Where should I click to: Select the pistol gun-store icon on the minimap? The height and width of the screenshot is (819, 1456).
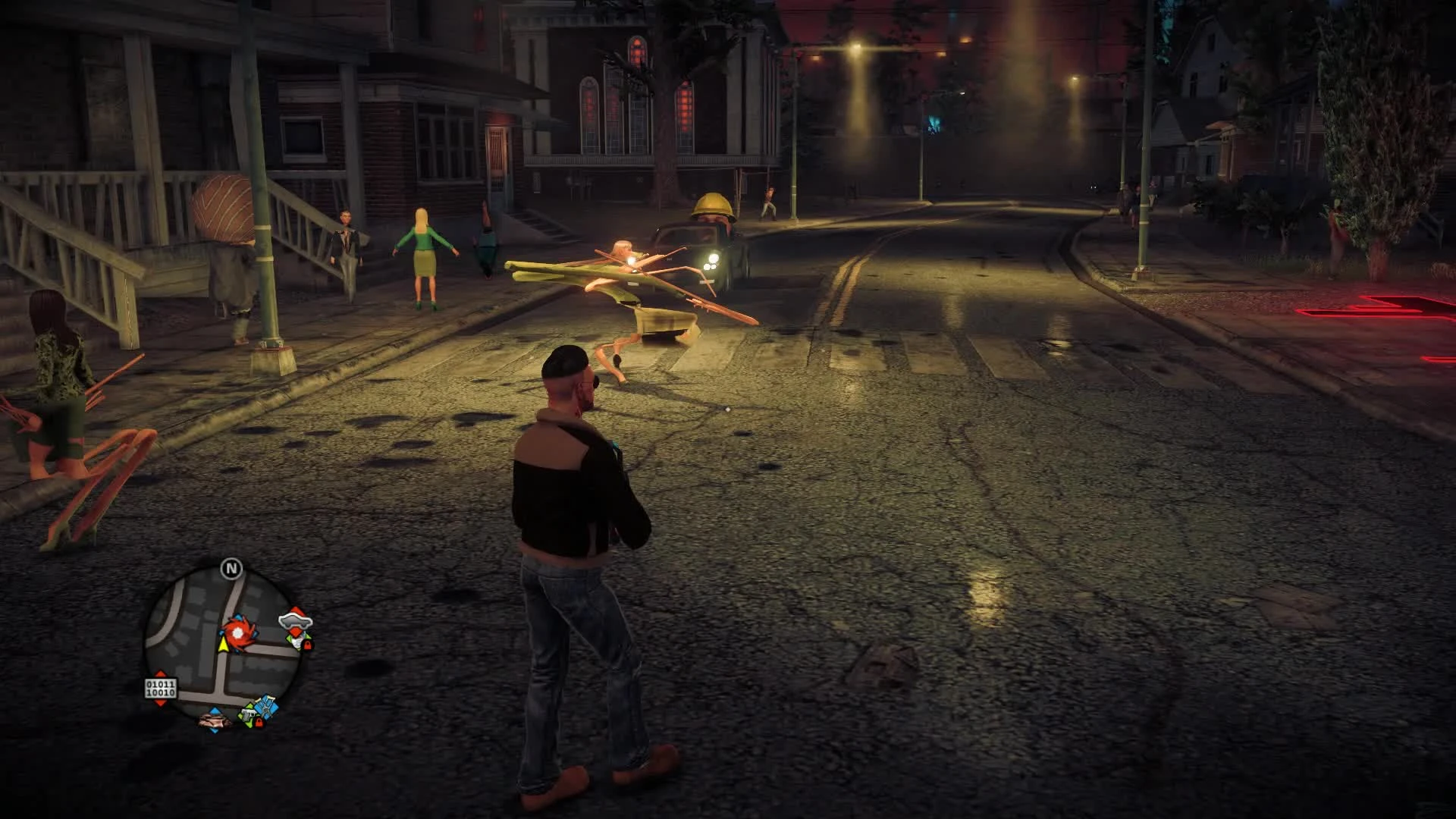pos(249,716)
